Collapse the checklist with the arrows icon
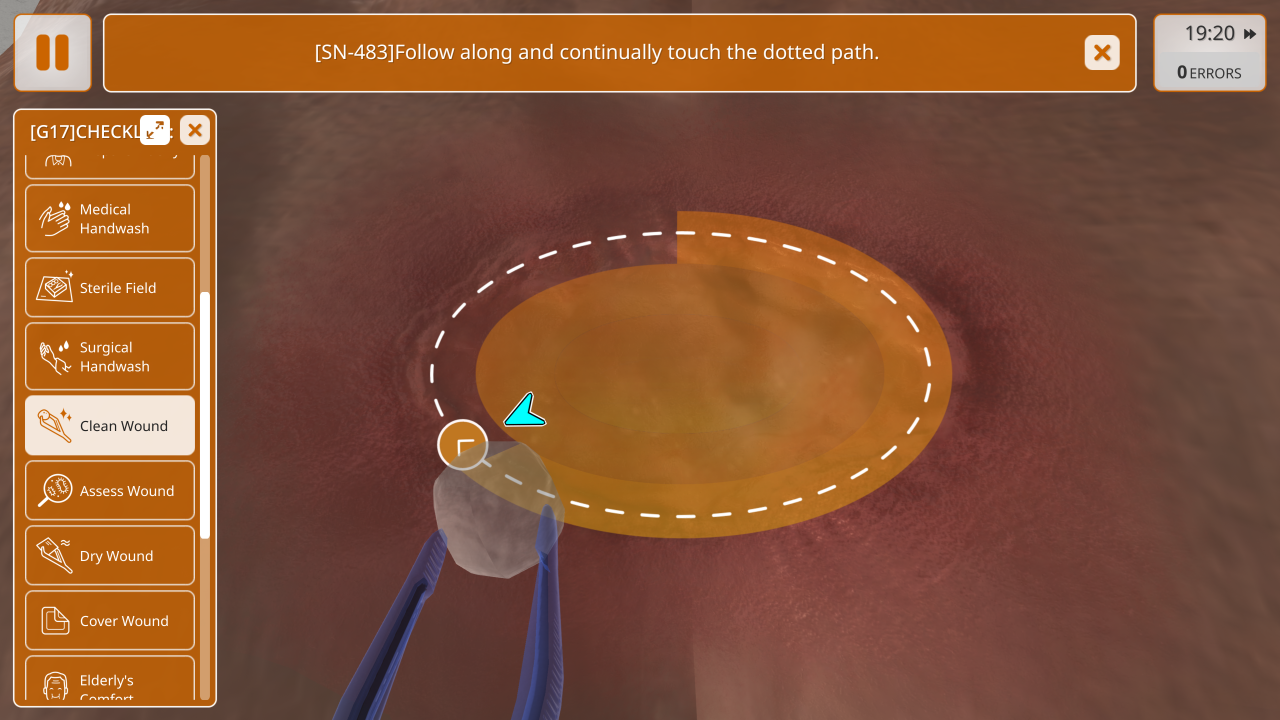 coord(155,130)
